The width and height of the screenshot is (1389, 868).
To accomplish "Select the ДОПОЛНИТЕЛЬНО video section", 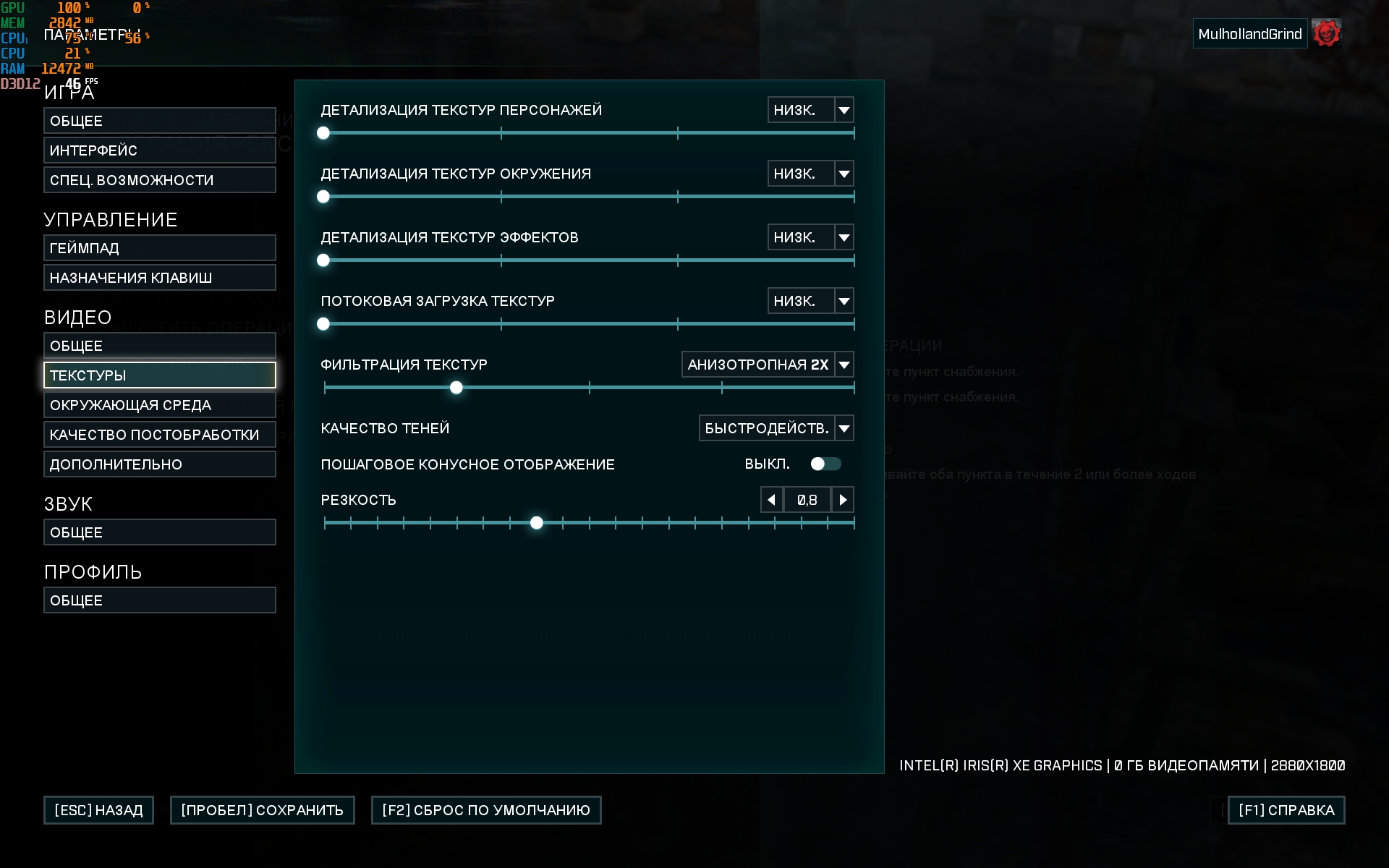I will pyautogui.click(x=159, y=464).
